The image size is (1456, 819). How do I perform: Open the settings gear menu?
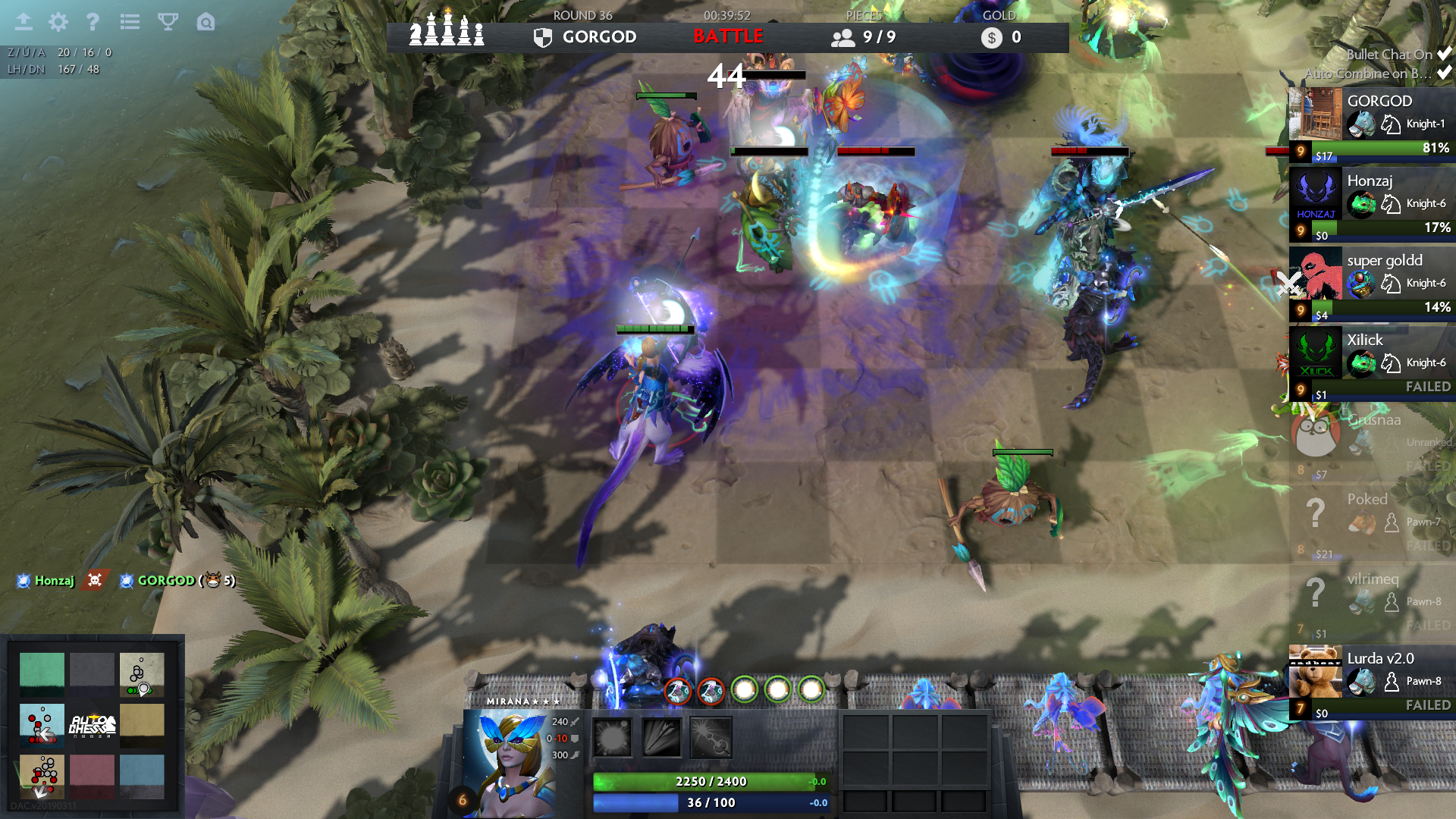[x=58, y=22]
